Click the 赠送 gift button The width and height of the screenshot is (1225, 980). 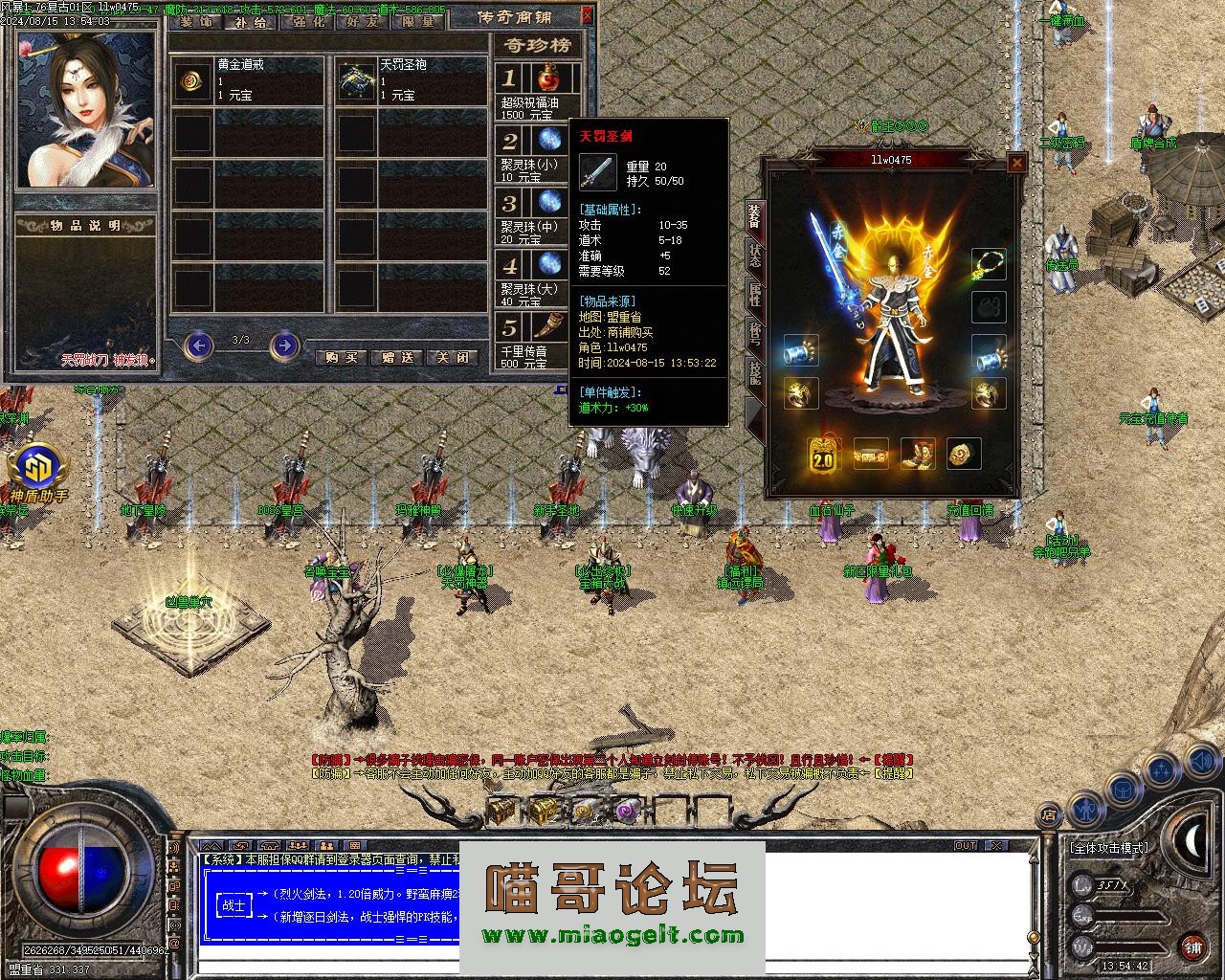[397, 357]
